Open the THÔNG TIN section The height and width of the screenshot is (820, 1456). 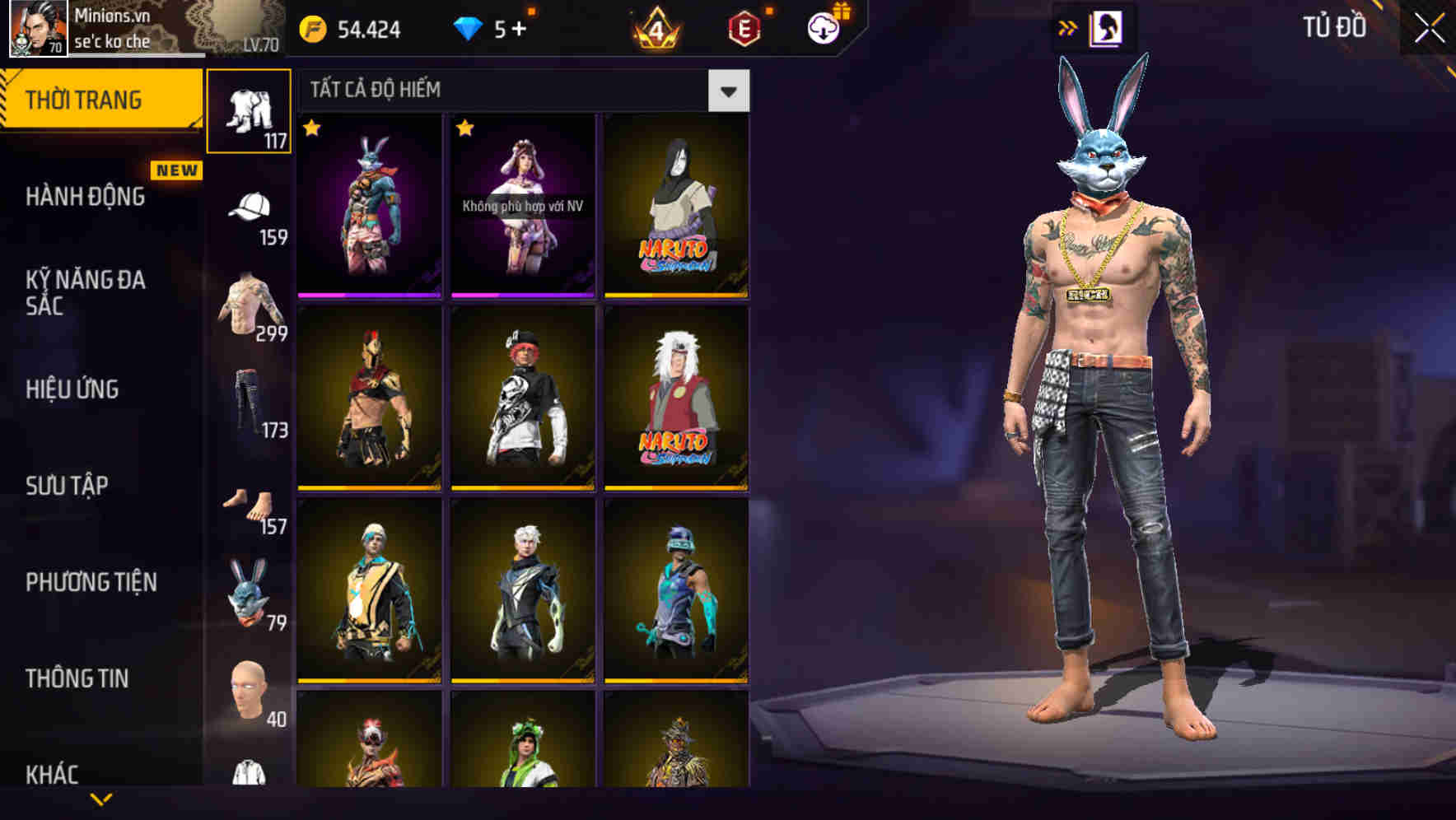[x=76, y=678]
